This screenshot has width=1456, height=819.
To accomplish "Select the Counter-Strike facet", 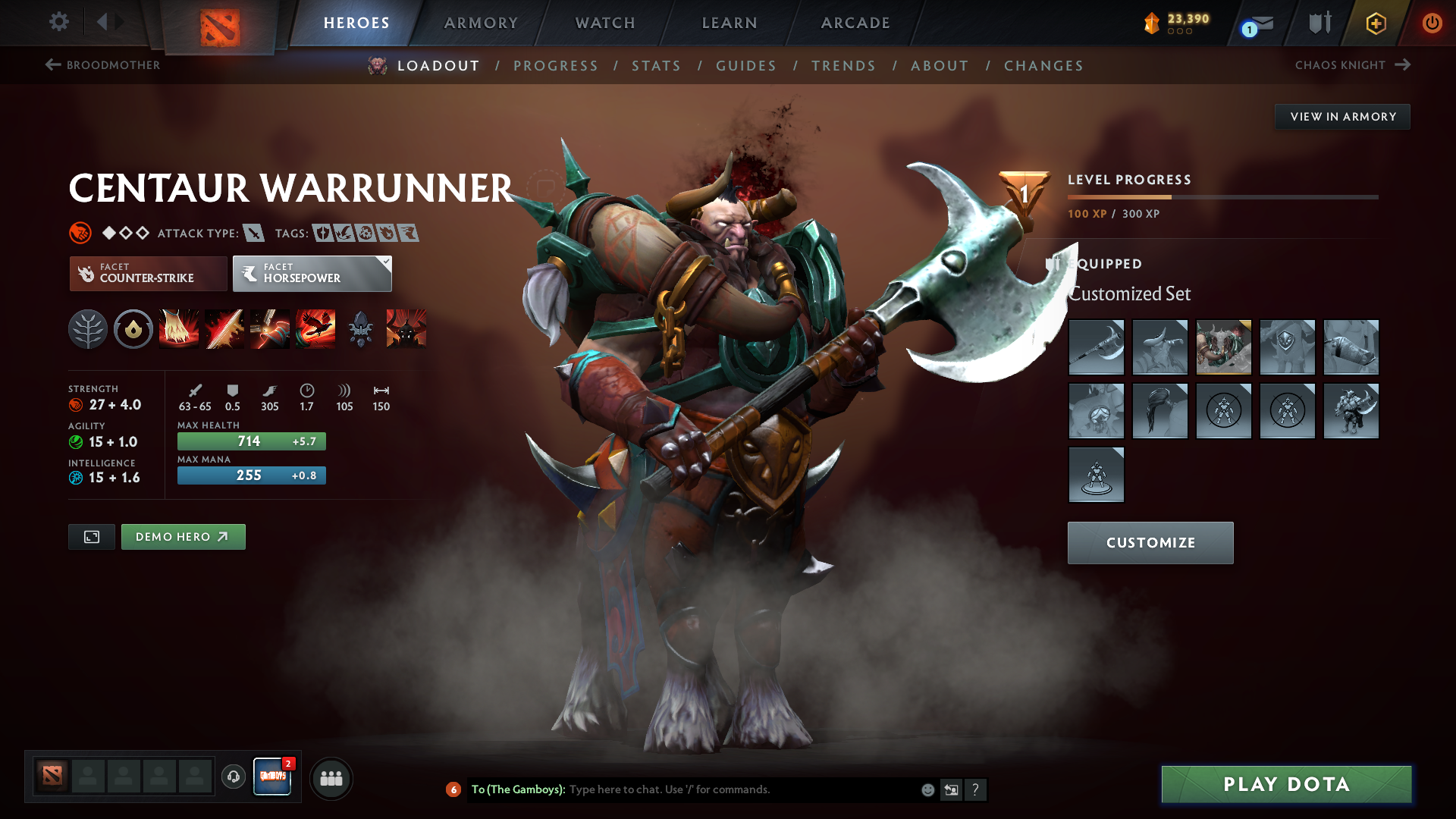I will click(147, 274).
